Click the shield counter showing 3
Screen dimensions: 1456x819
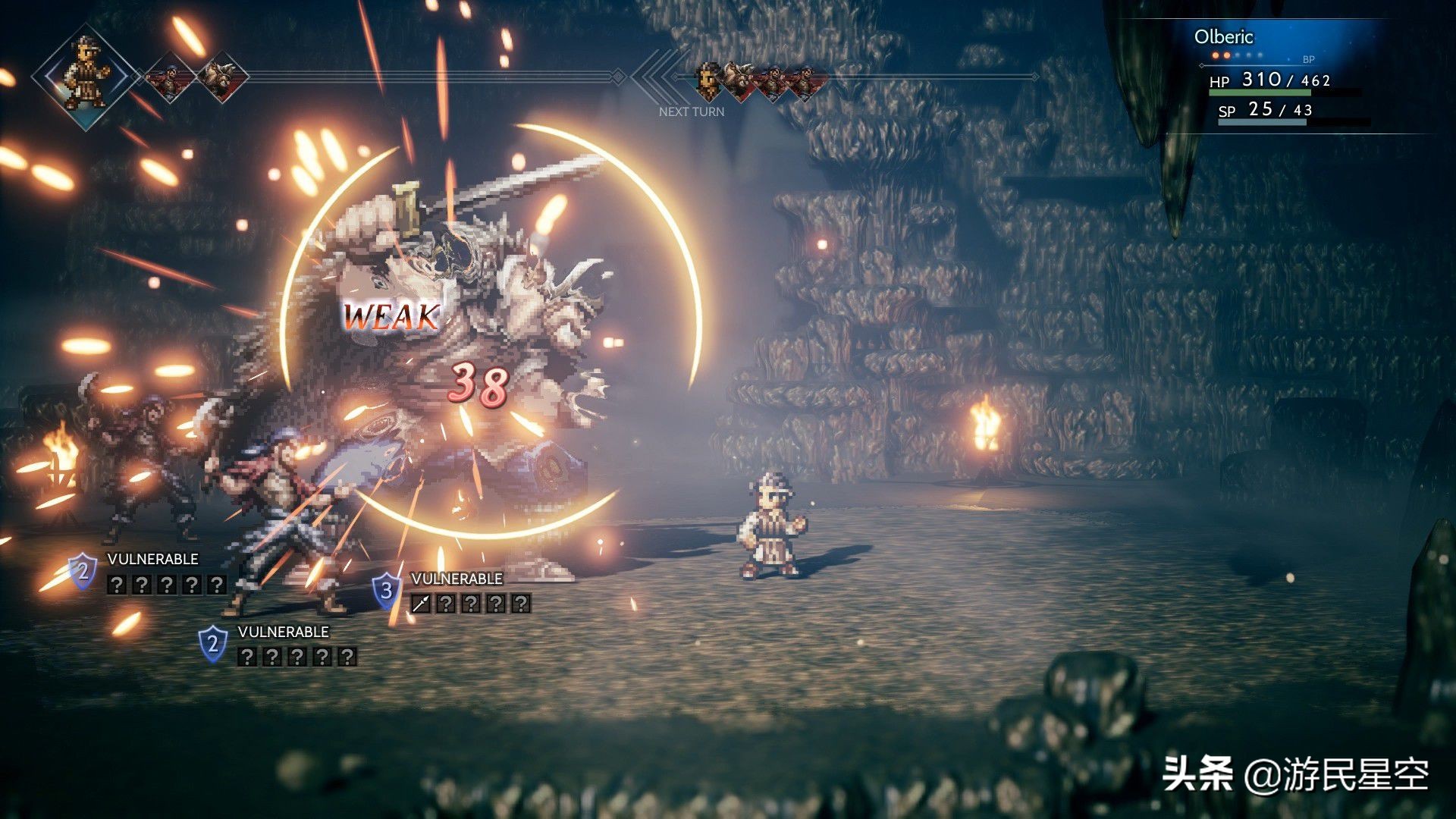click(x=387, y=591)
